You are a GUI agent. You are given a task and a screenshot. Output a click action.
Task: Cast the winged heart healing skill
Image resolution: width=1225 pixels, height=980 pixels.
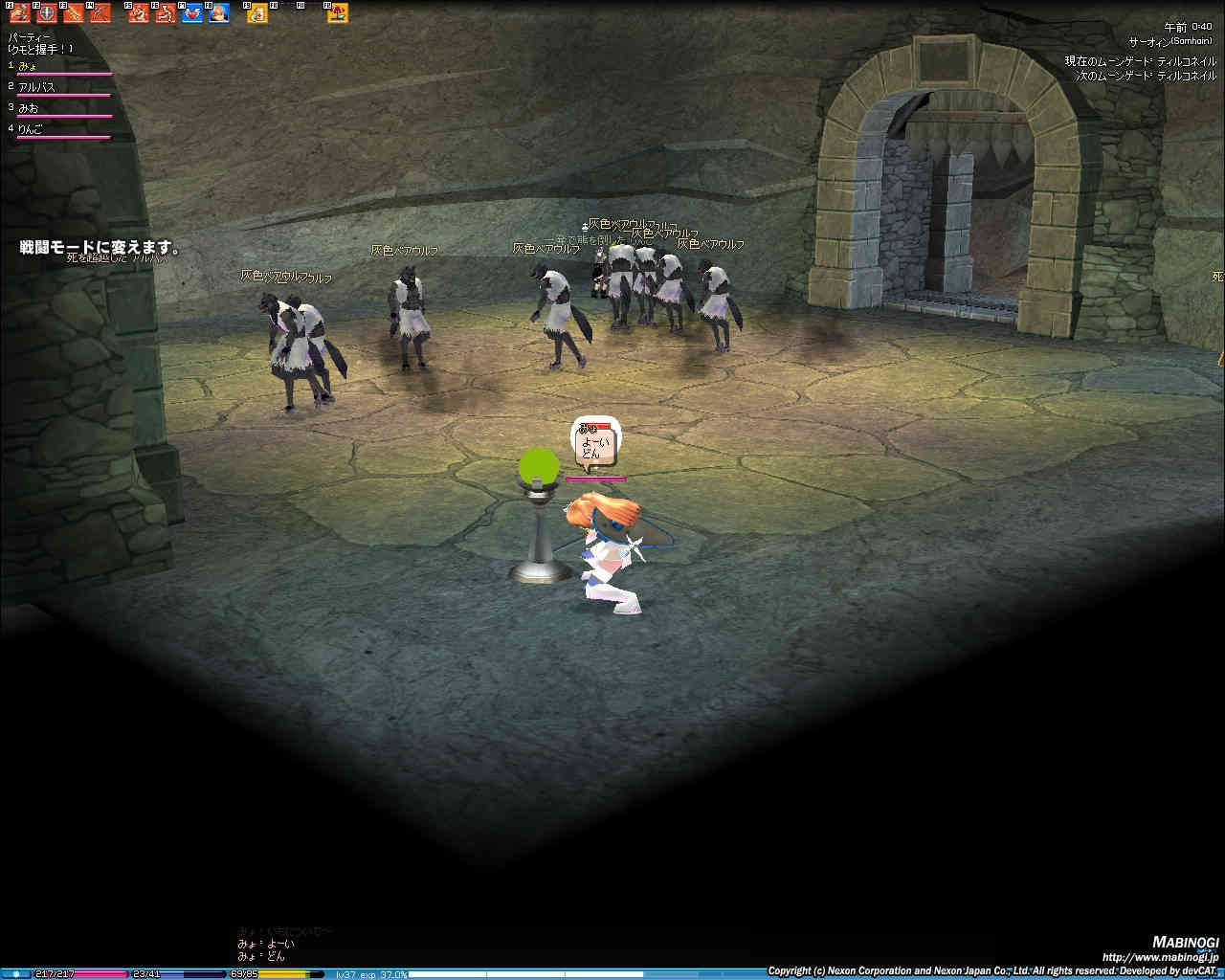click(x=192, y=13)
